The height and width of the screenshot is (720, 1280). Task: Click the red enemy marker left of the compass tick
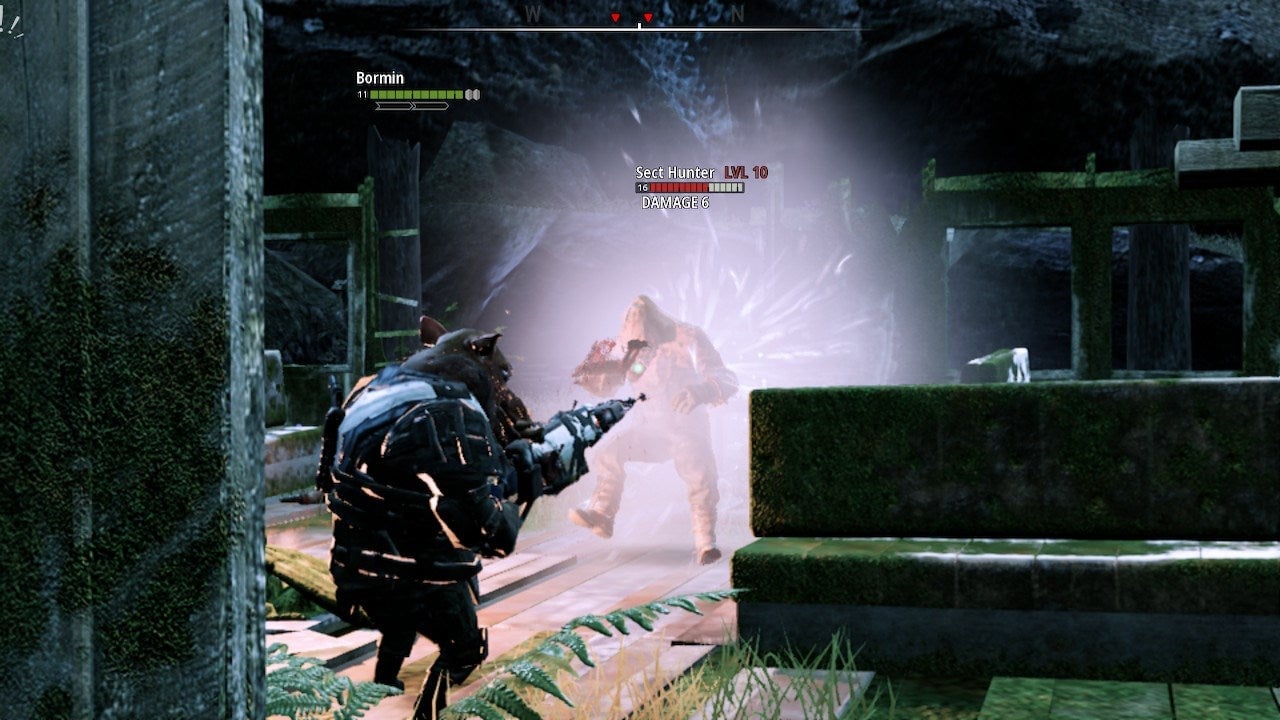(616, 17)
